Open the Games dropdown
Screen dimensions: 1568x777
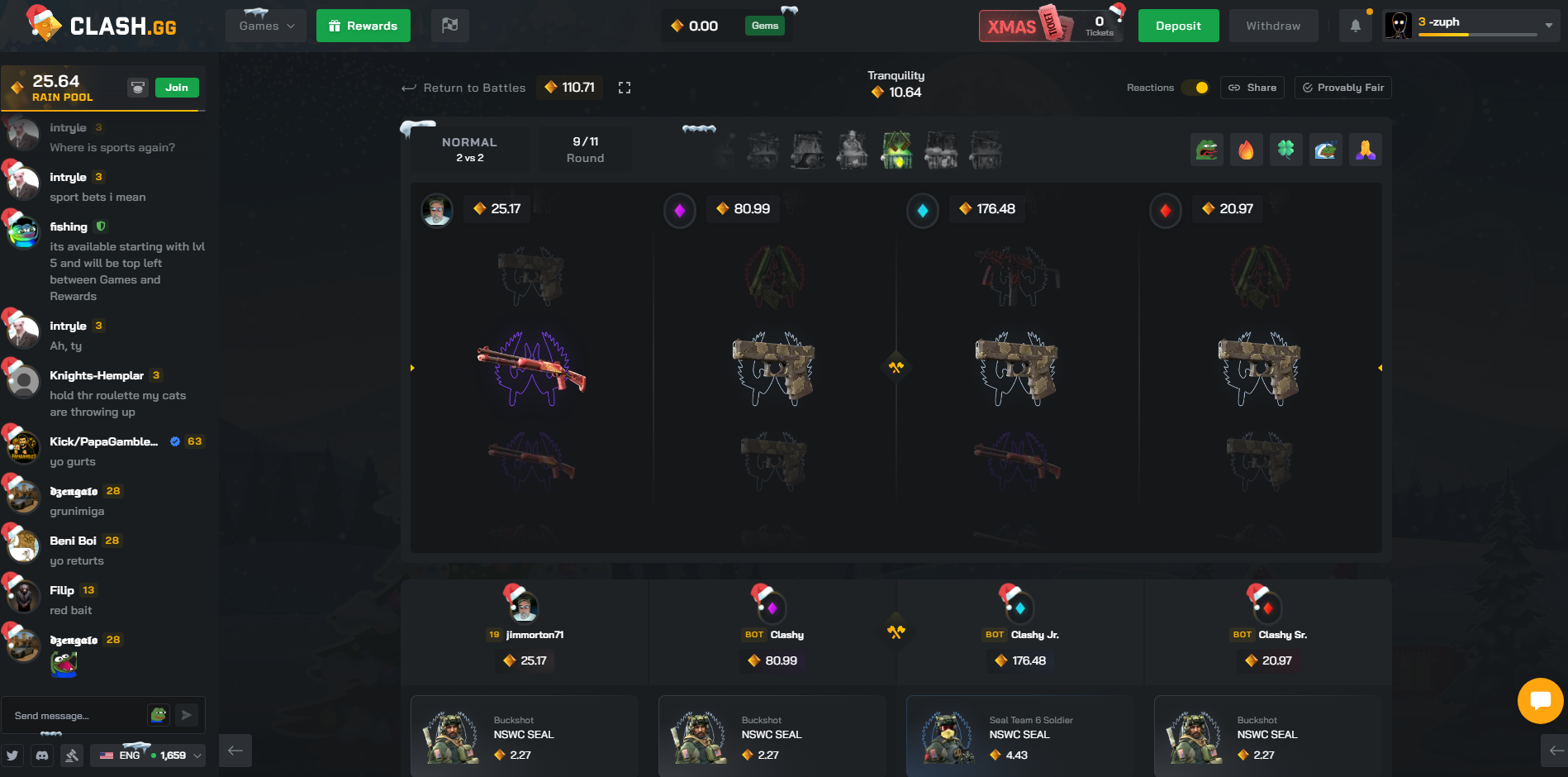[264, 26]
